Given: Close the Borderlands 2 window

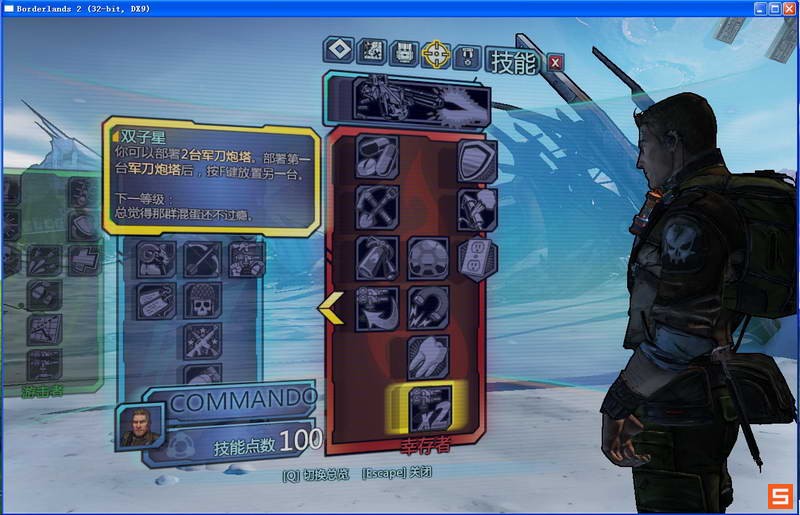Looking at the screenshot, I should click(x=787, y=7).
